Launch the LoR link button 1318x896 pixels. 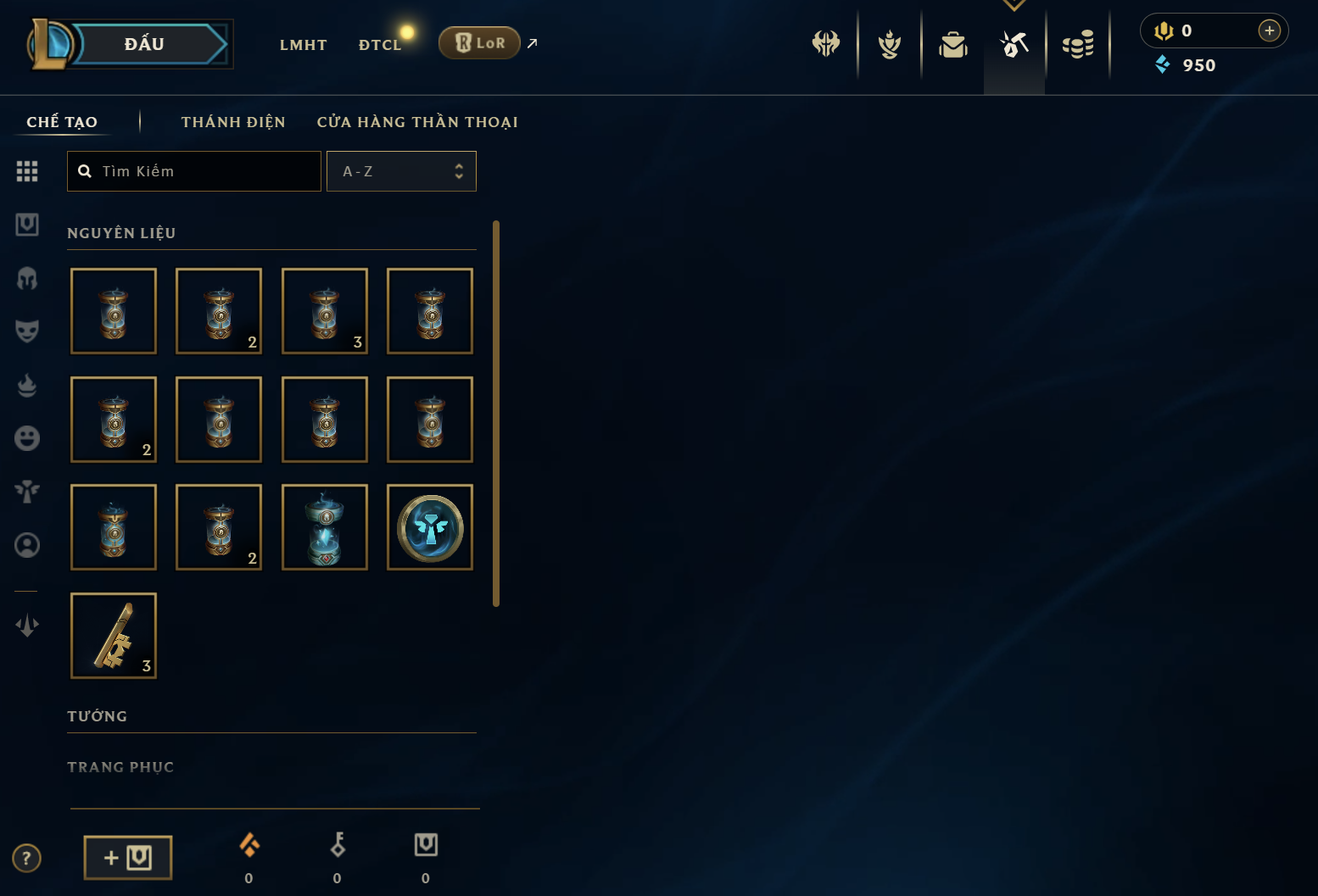480,43
